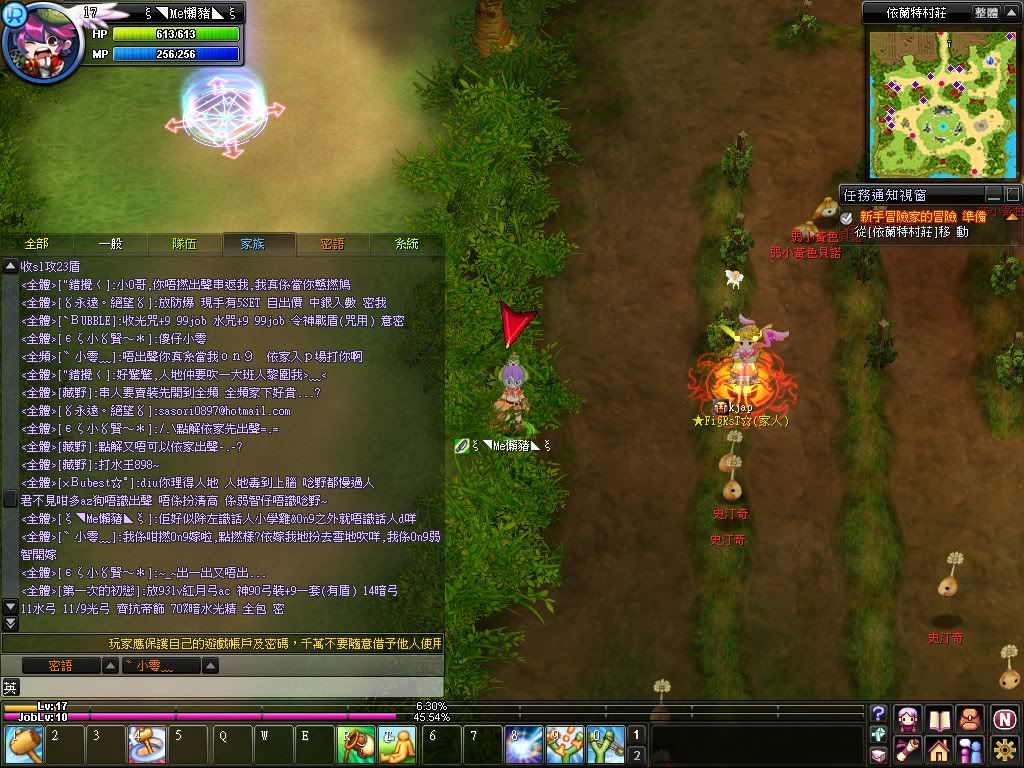1024x768 pixels.
Task: Toggle the 新手冒險家的冒險 quest checkbox
Action: pyautogui.click(x=846, y=216)
